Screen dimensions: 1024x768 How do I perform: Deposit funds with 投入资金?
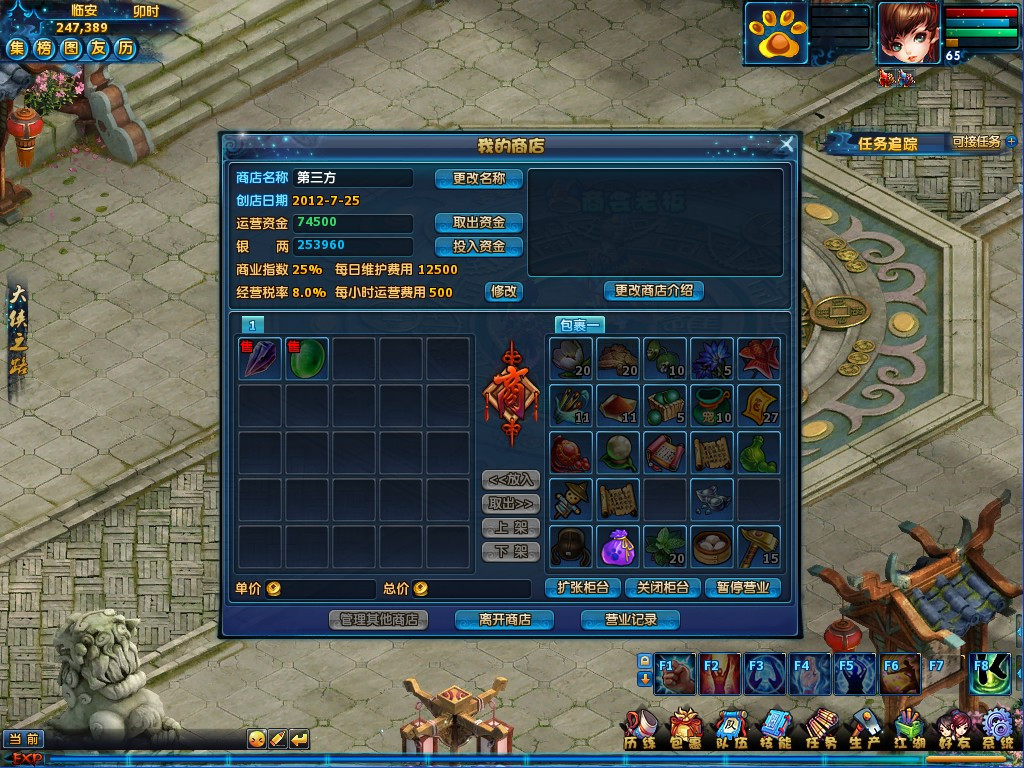pos(479,246)
